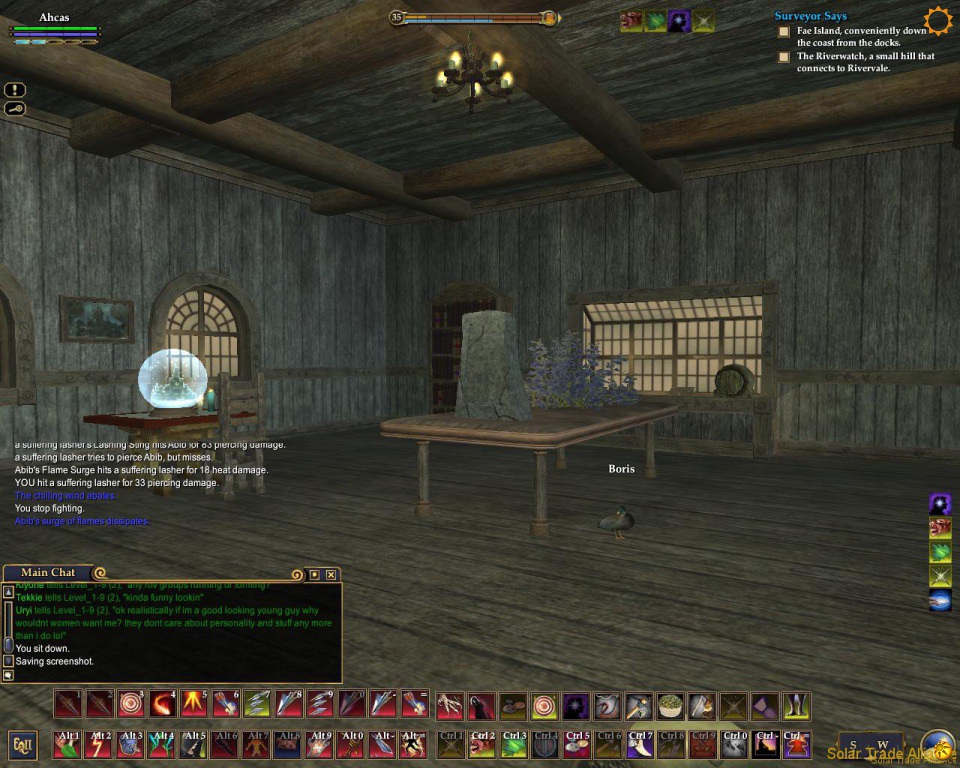Use the Ctrl 7 boot sprint ability

639,744
